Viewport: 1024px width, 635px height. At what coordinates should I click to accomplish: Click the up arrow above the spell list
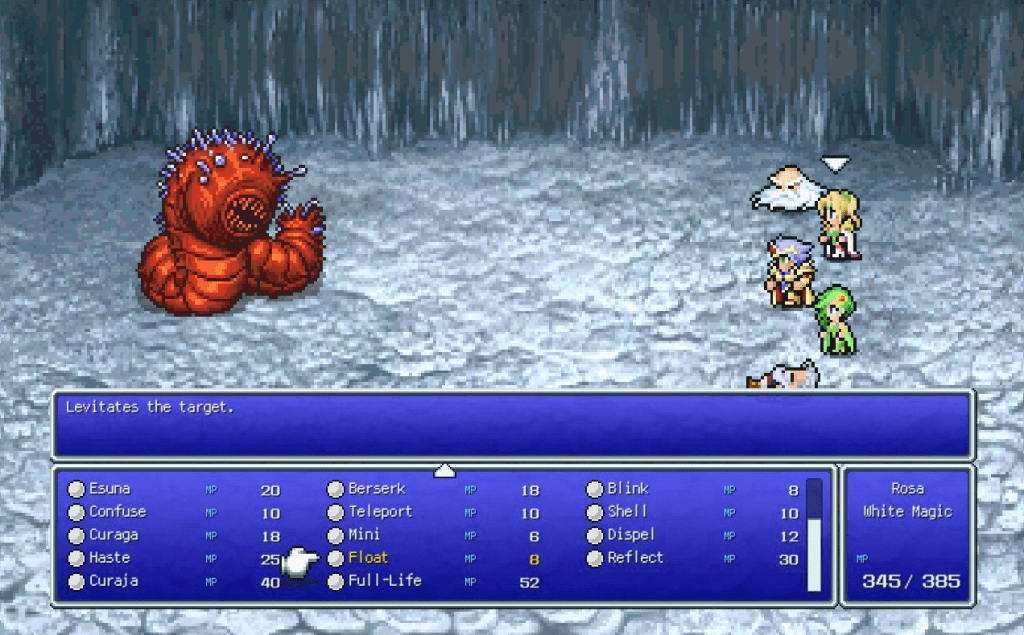pos(445,470)
